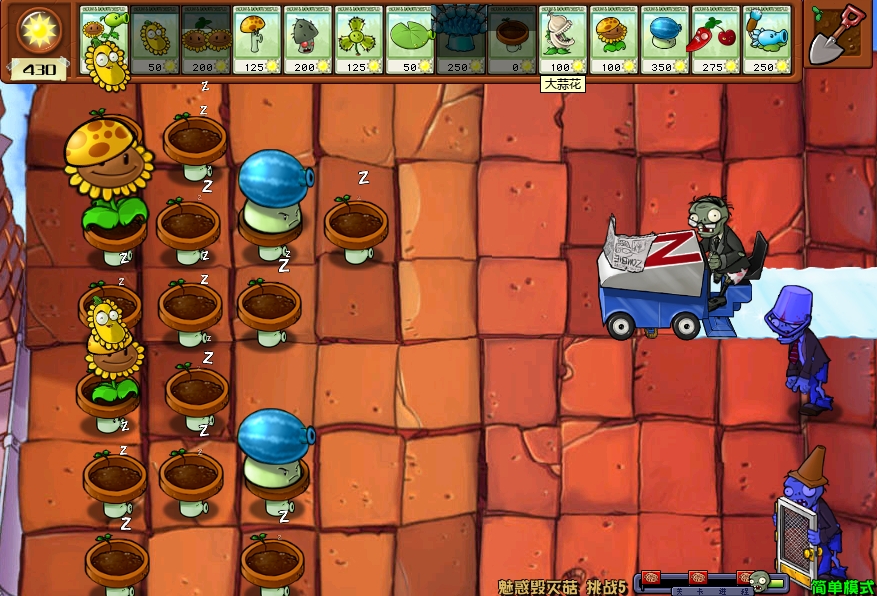
Task: Pick the blue melon mushroom seed card
Action: 665,40
